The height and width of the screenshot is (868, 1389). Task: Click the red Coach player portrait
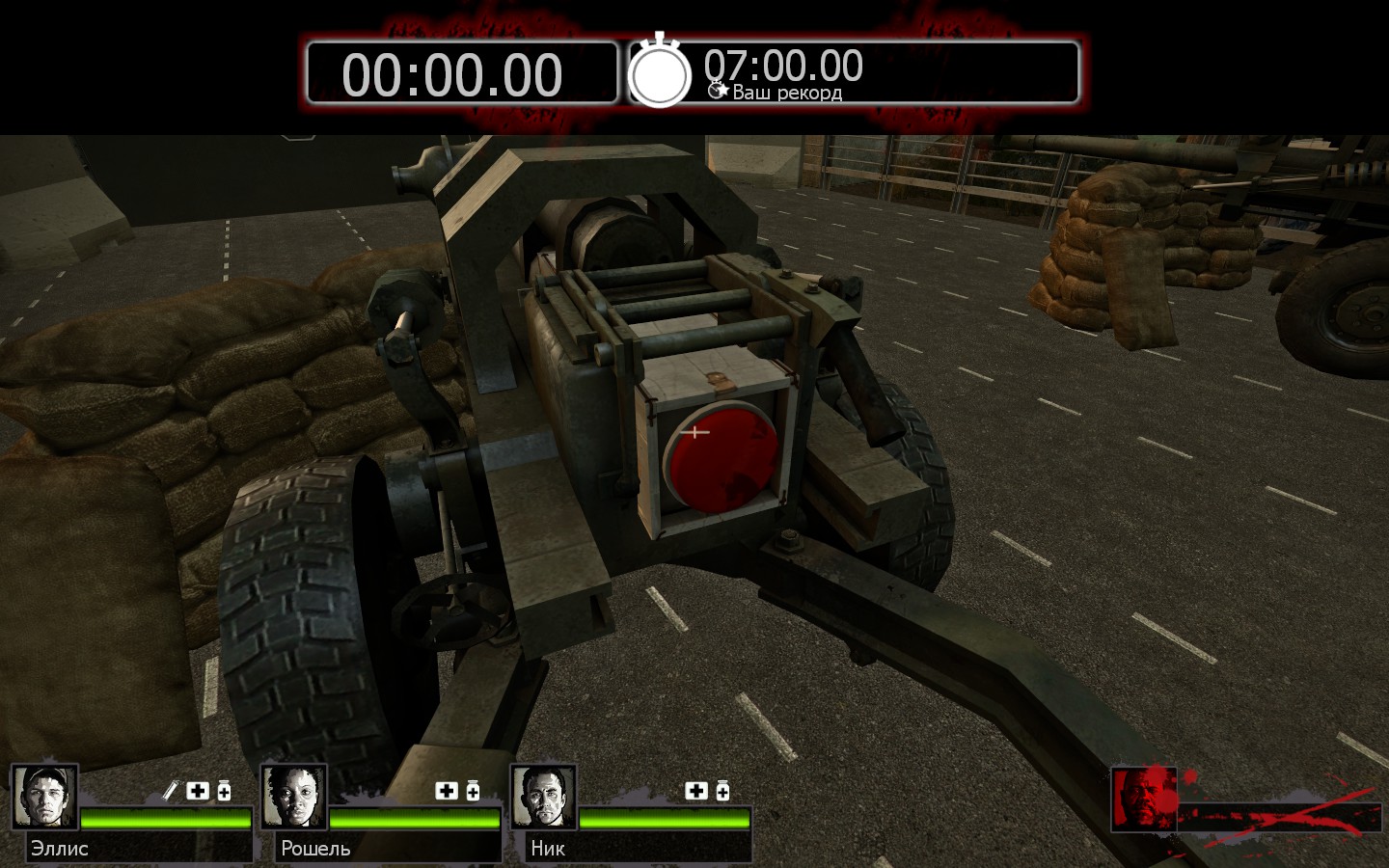click(x=1145, y=799)
